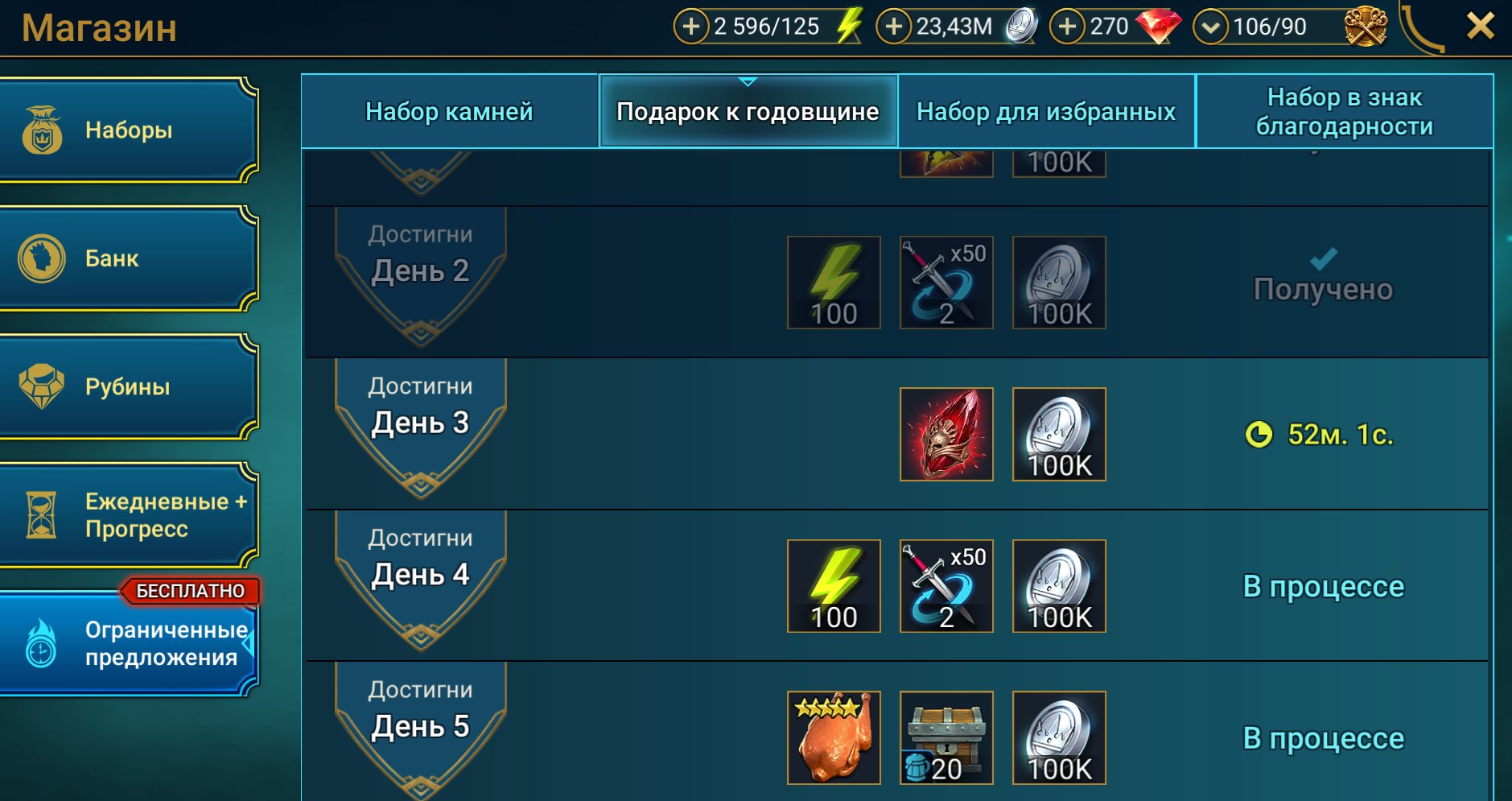View the Day 5 roasted chicken reward
Image resolution: width=1512 pixels, height=801 pixels.
tap(834, 737)
